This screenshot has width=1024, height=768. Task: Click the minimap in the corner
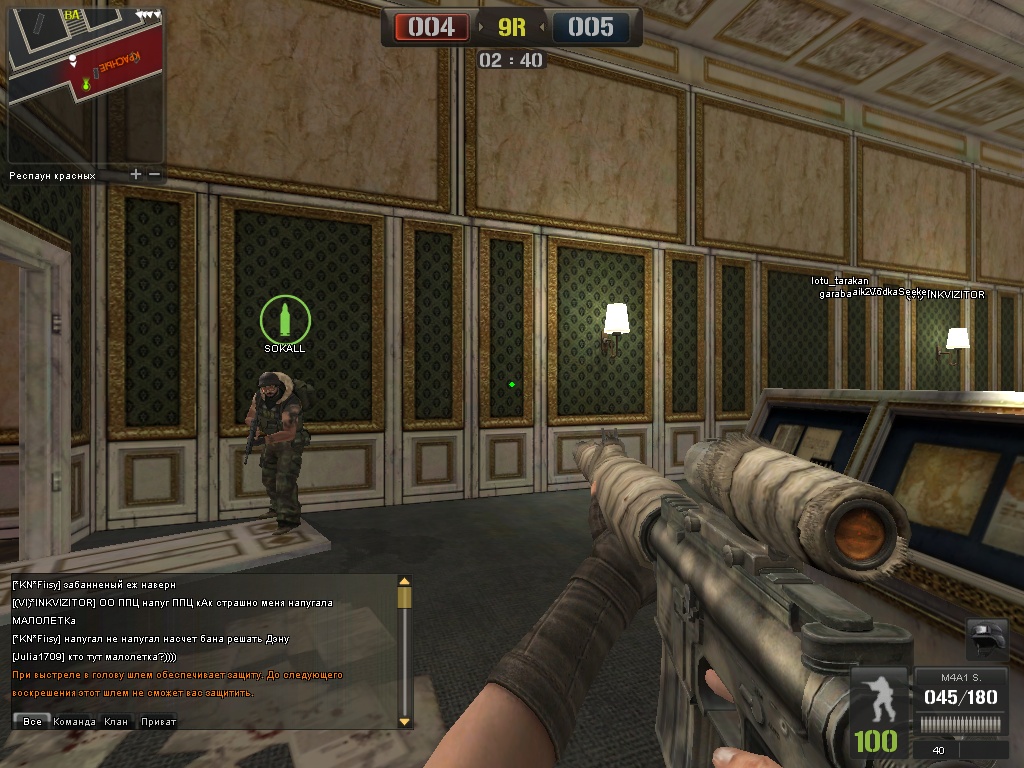[x=85, y=85]
